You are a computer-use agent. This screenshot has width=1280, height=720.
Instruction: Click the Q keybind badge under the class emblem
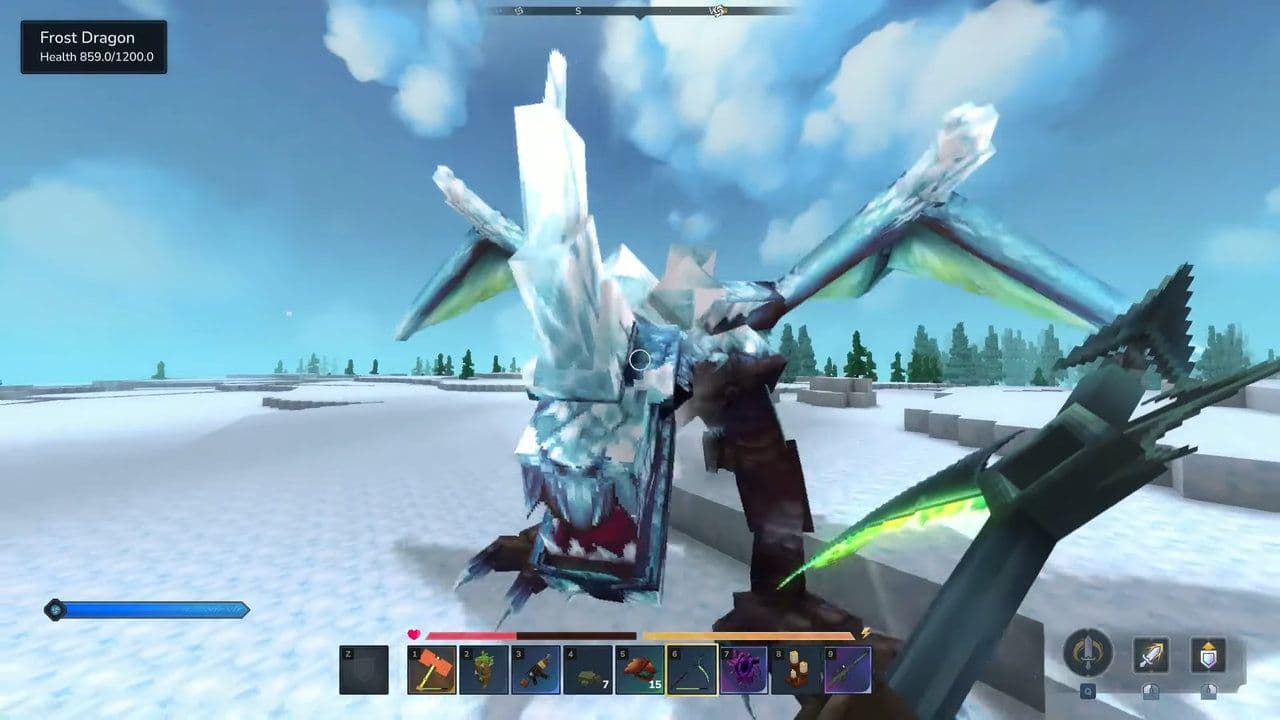click(x=1088, y=691)
